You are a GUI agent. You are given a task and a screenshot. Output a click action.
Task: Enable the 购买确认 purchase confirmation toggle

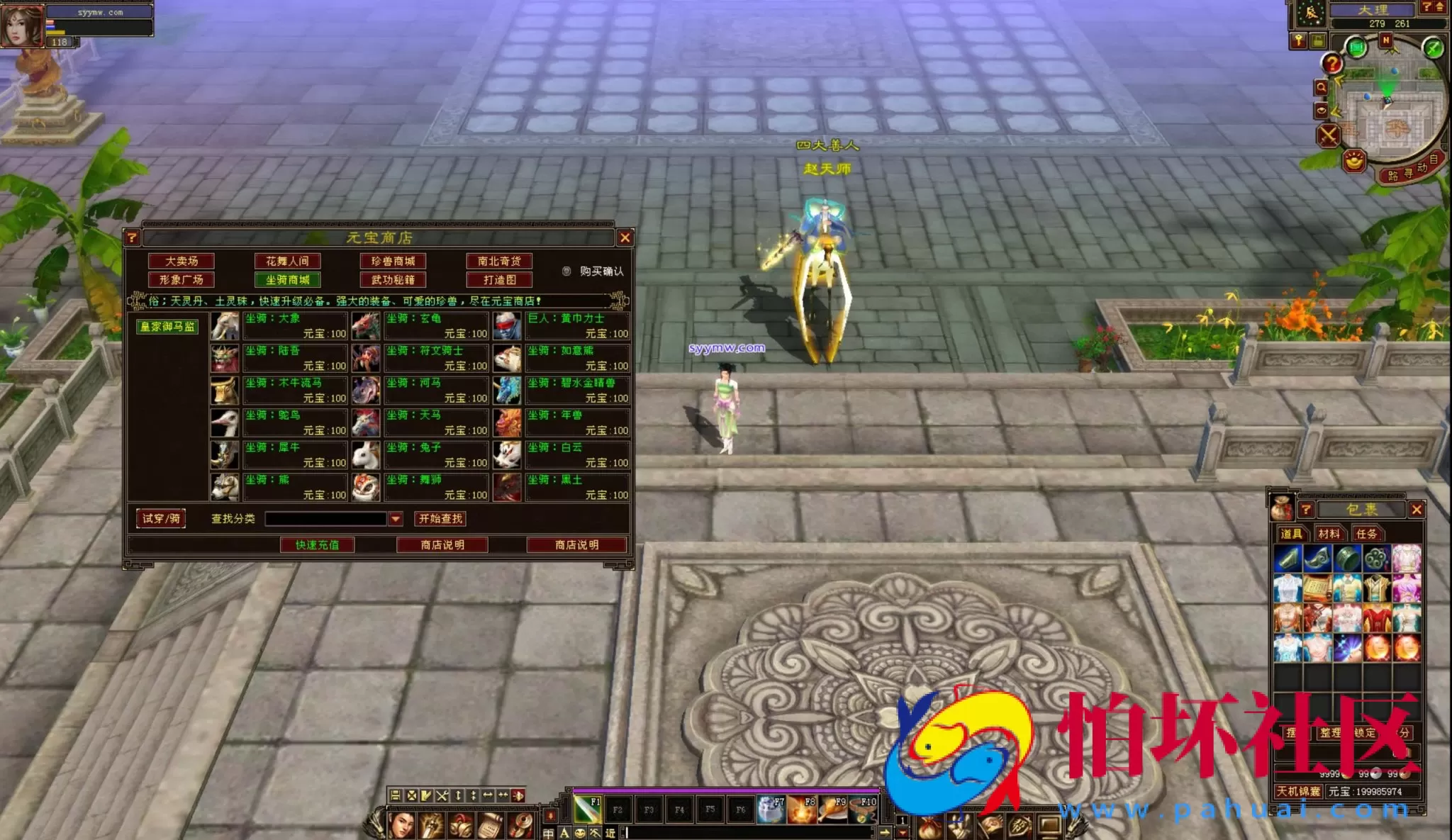tap(565, 270)
